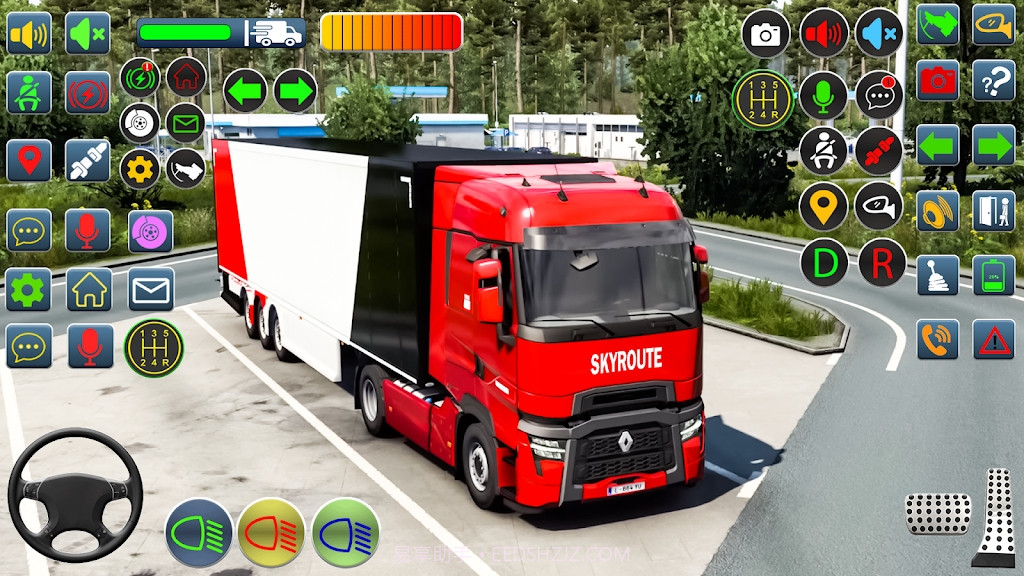Switch on the blue headlight button
Screen dimensions: 1024x576
tap(345, 532)
